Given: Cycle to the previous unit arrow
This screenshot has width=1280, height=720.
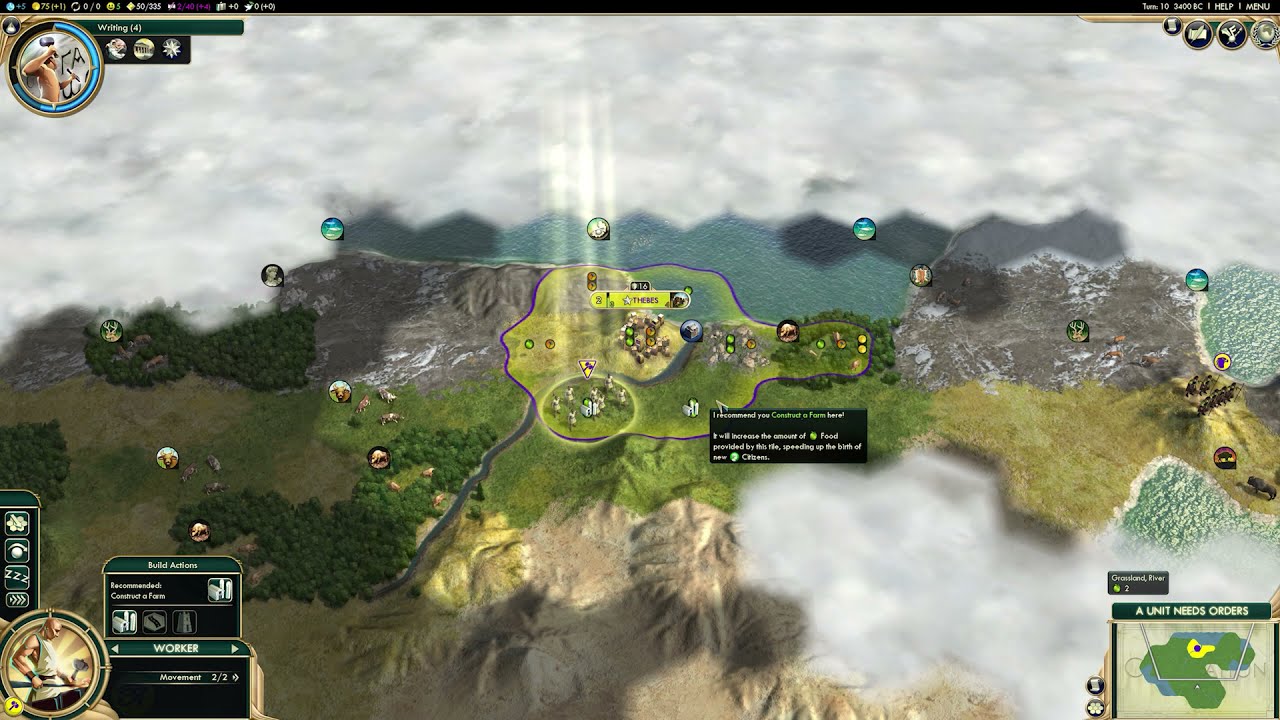Looking at the screenshot, I should [114, 649].
